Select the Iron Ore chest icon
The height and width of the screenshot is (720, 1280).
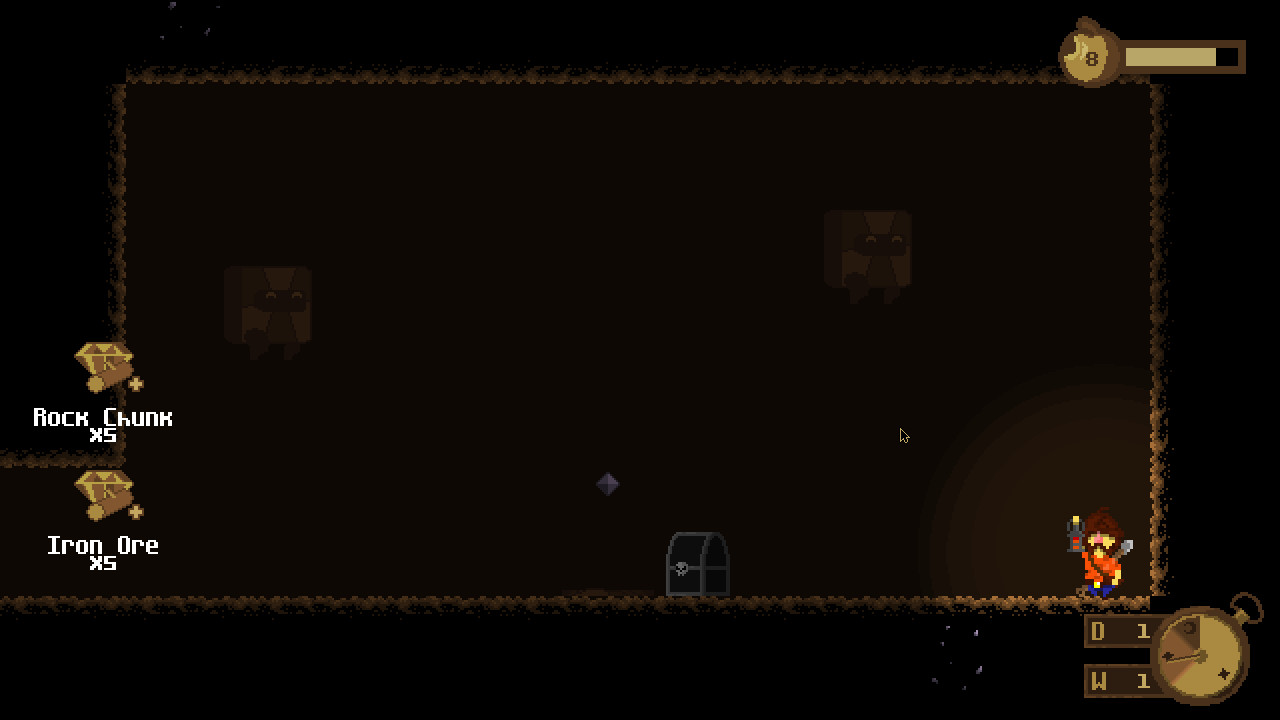[103, 492]
